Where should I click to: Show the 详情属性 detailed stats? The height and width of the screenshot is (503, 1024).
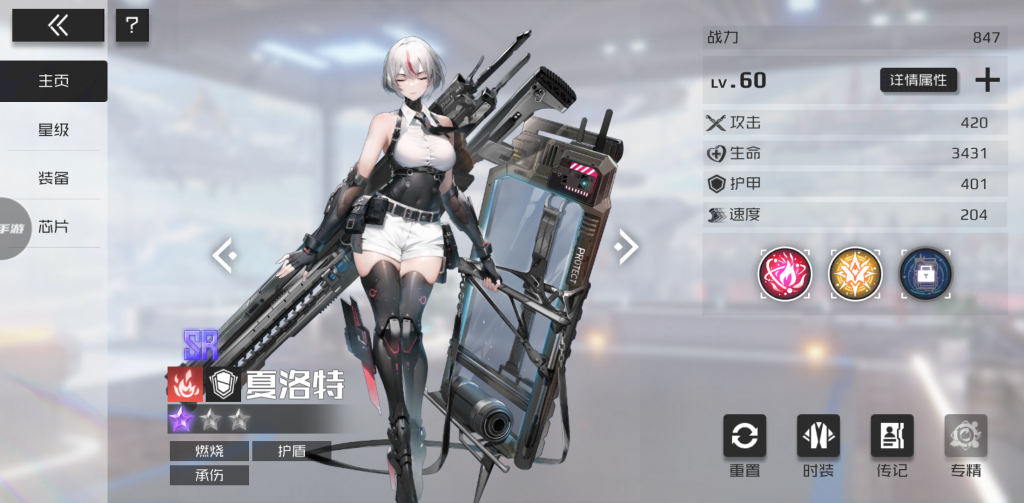coord(919,80)
